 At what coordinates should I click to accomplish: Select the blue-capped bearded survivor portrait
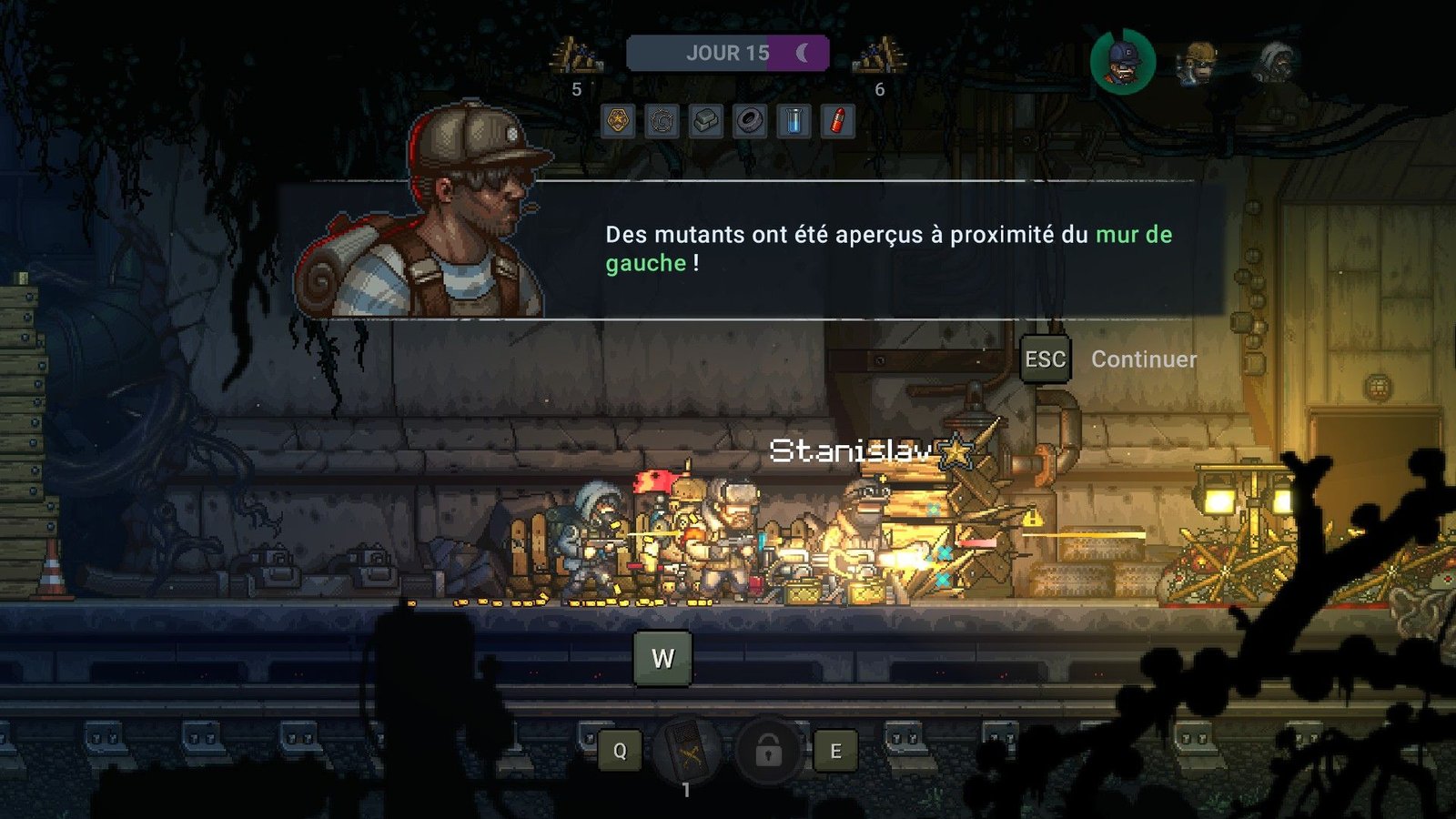click(x=1123, y=62)
